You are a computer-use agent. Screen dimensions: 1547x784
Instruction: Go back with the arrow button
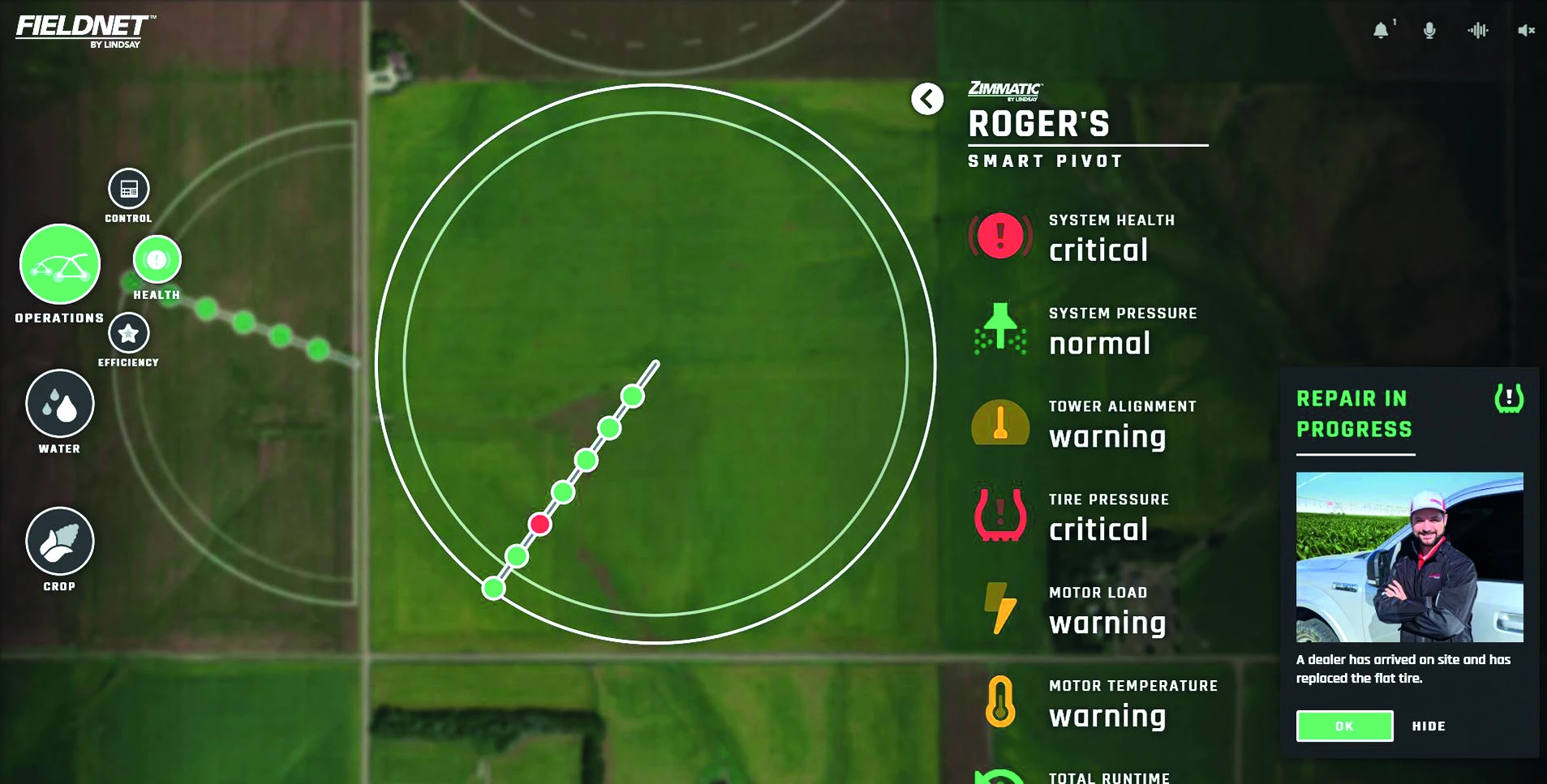coord(927,99)
